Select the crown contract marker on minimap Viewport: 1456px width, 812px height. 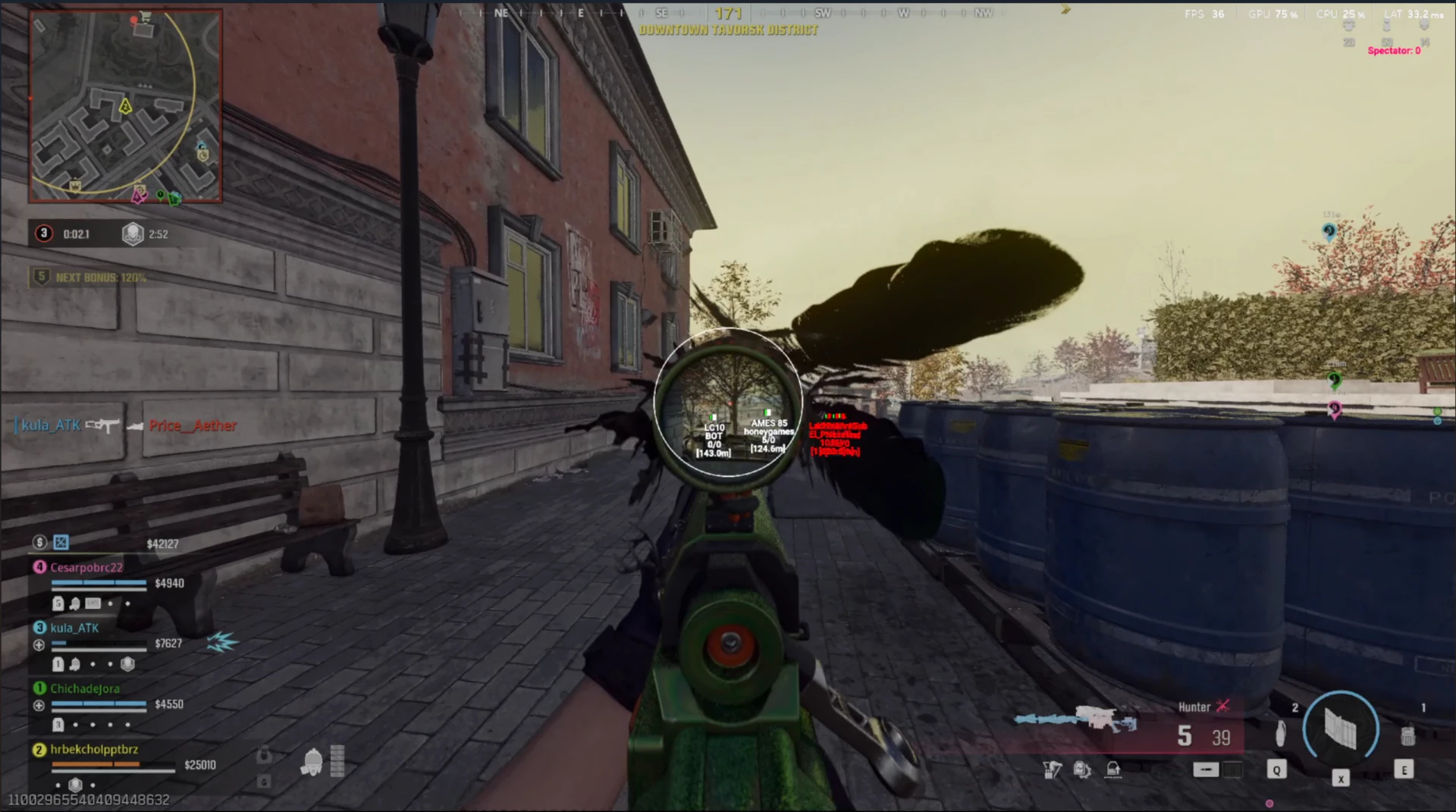75,185
